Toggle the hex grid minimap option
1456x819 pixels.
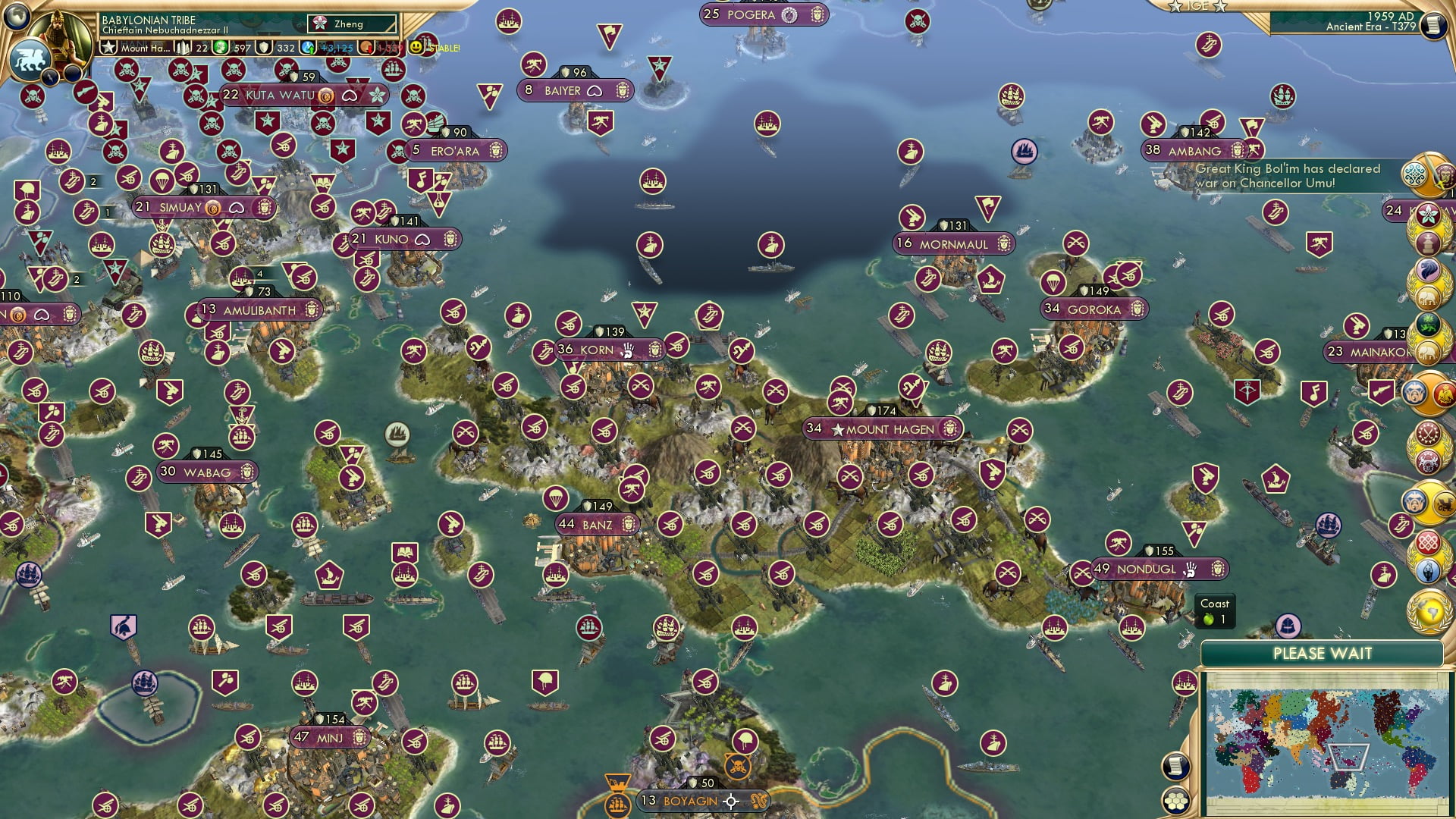(1175, 800)
